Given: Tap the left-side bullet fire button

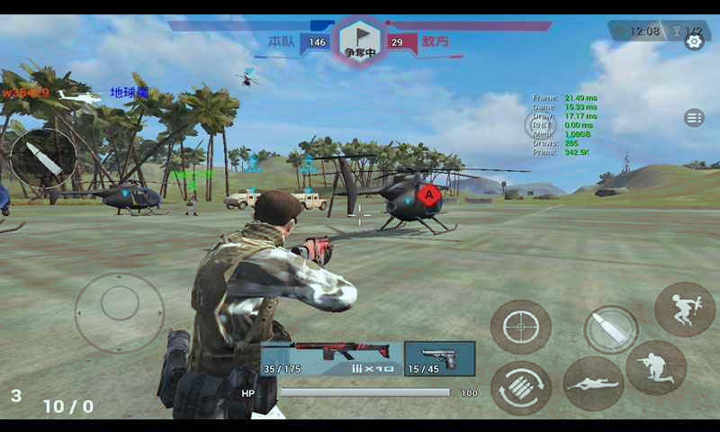Looking at the screenshot, I should pyautogui.click(x=43, y=157).
